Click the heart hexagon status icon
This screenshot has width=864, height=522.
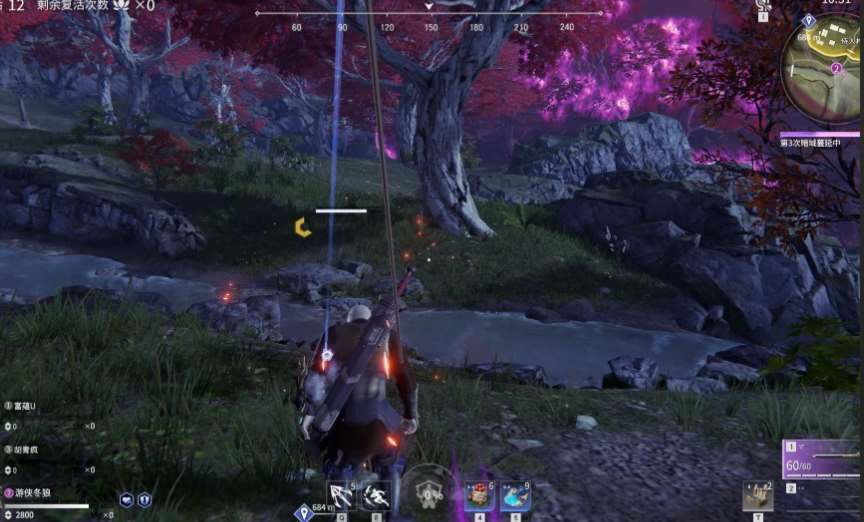pyautogui.click(x=127, y=499)
